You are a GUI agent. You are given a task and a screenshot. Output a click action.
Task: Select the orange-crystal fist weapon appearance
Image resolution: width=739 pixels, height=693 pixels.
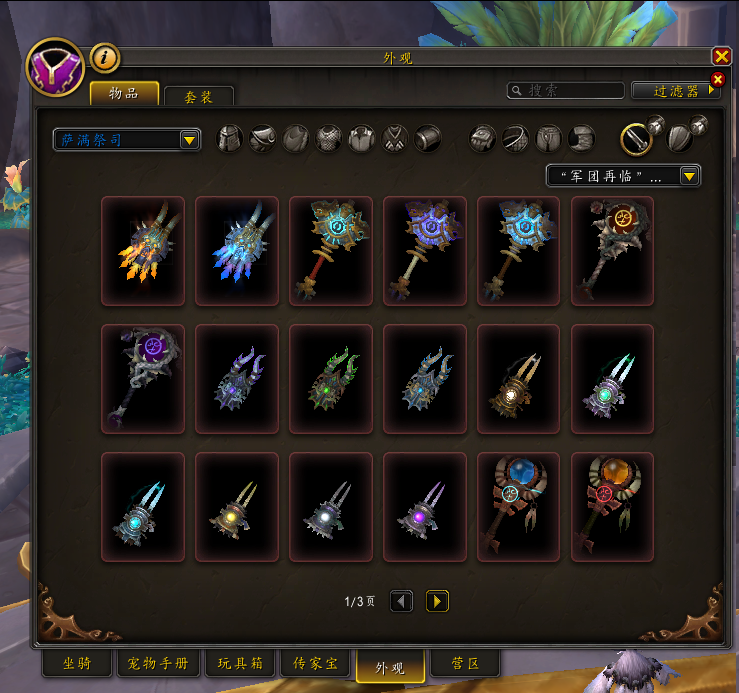(143, 251)
